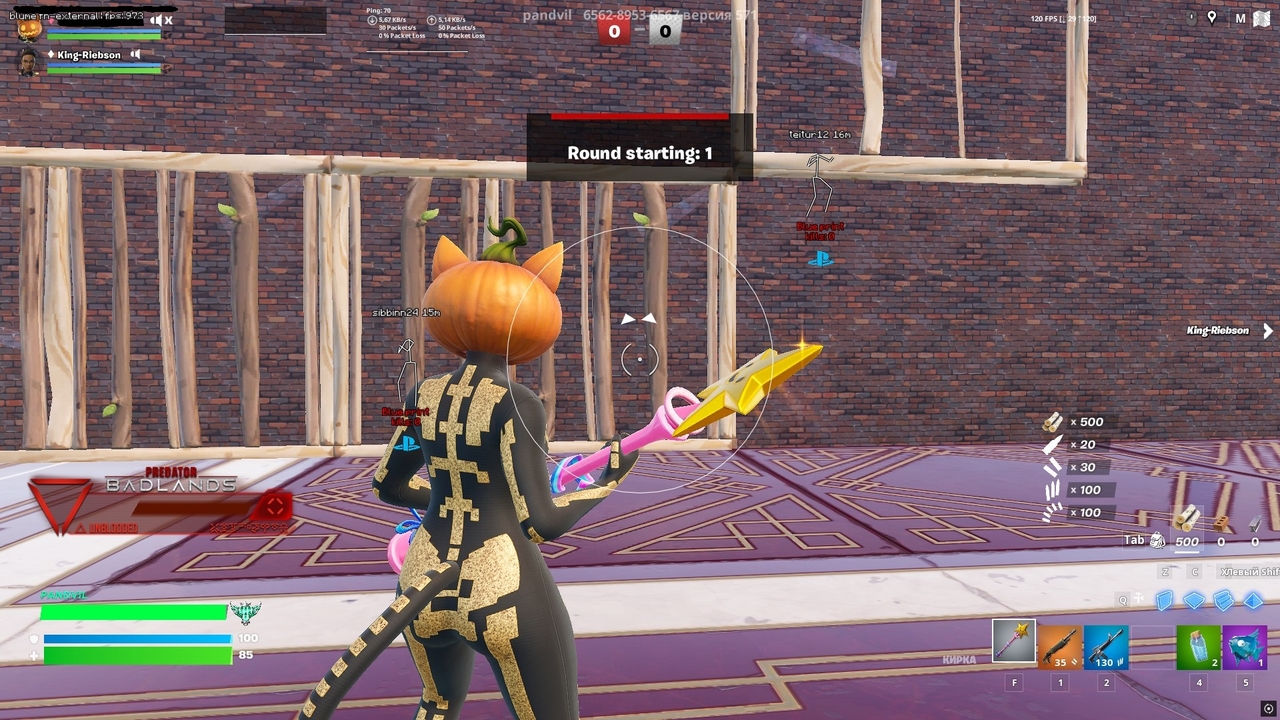Image resolution: width=1280 pixels, height=720 pixels.
Task: Choose the pyramid roof building piece
Action: coord(1252,600)
